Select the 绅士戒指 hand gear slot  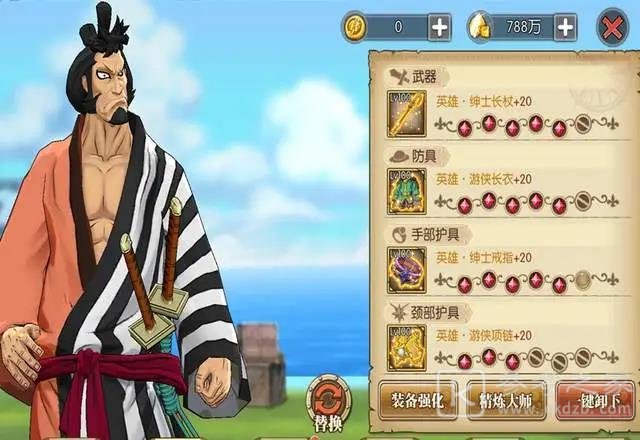pyautogui.click(x=407, y=269)
